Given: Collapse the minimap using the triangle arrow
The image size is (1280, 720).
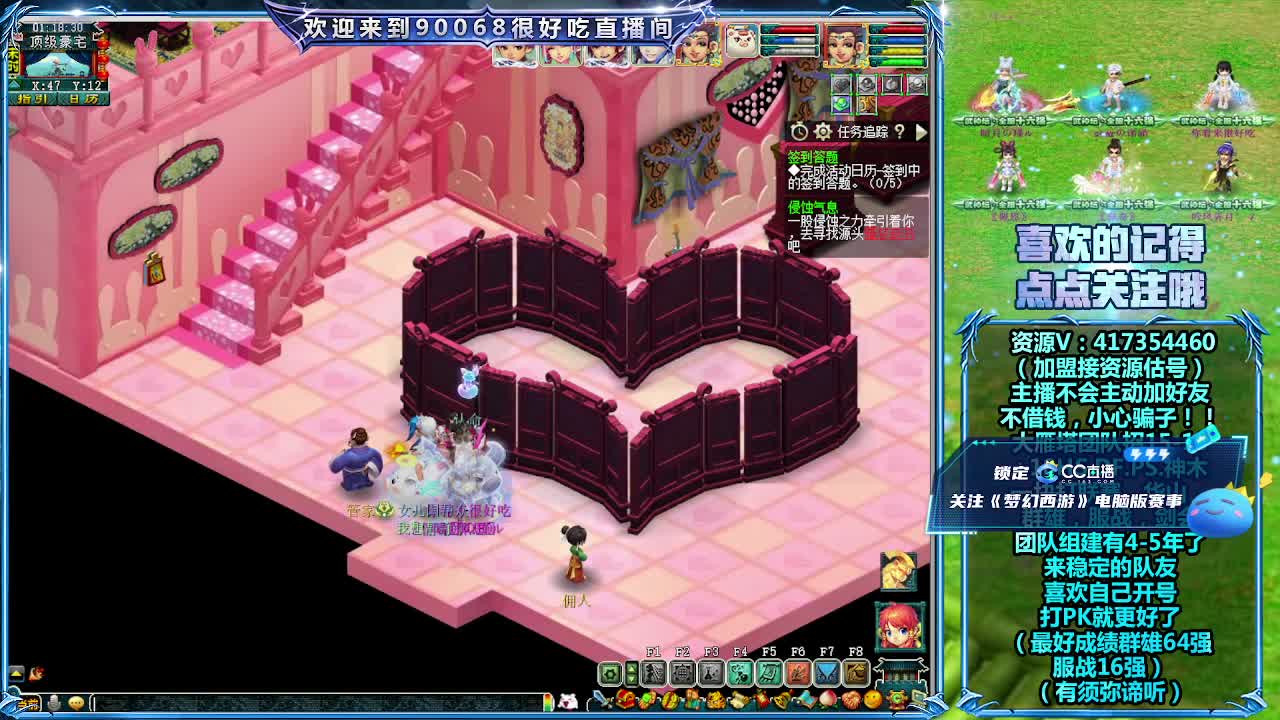Looking at the screenshot, I should 13,84.
